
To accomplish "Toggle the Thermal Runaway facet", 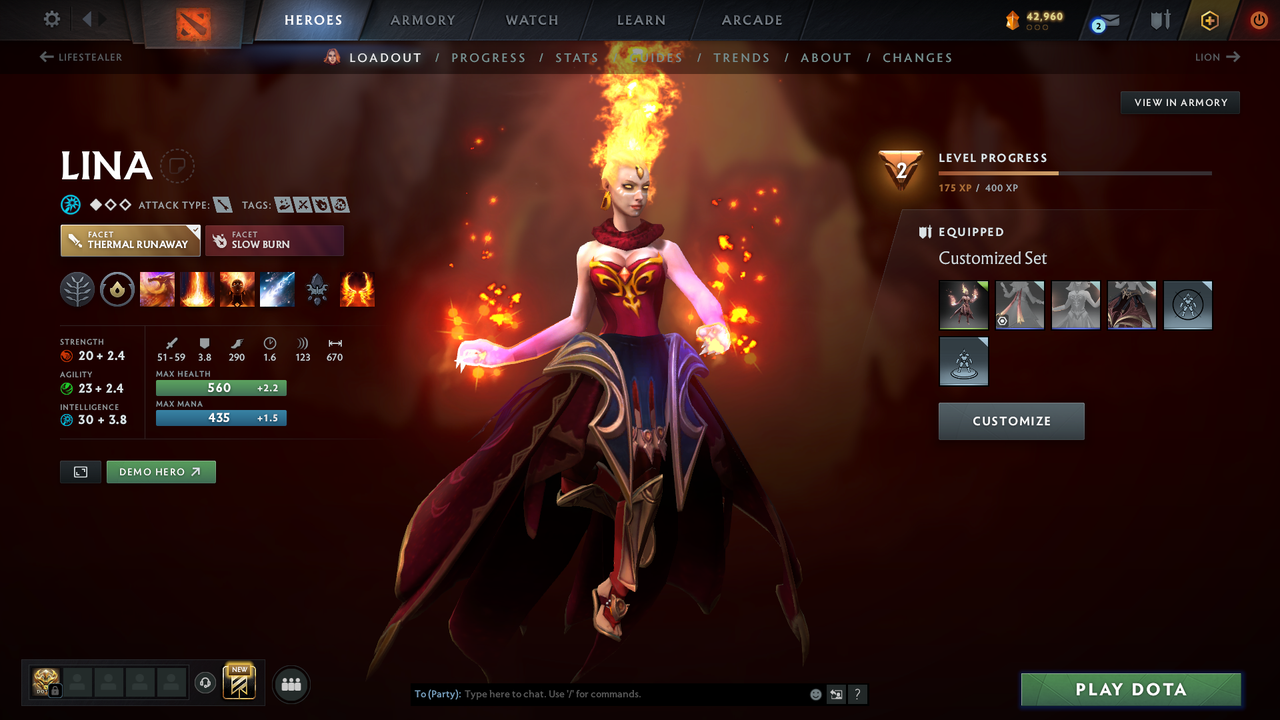I will [x=130, y=240].
